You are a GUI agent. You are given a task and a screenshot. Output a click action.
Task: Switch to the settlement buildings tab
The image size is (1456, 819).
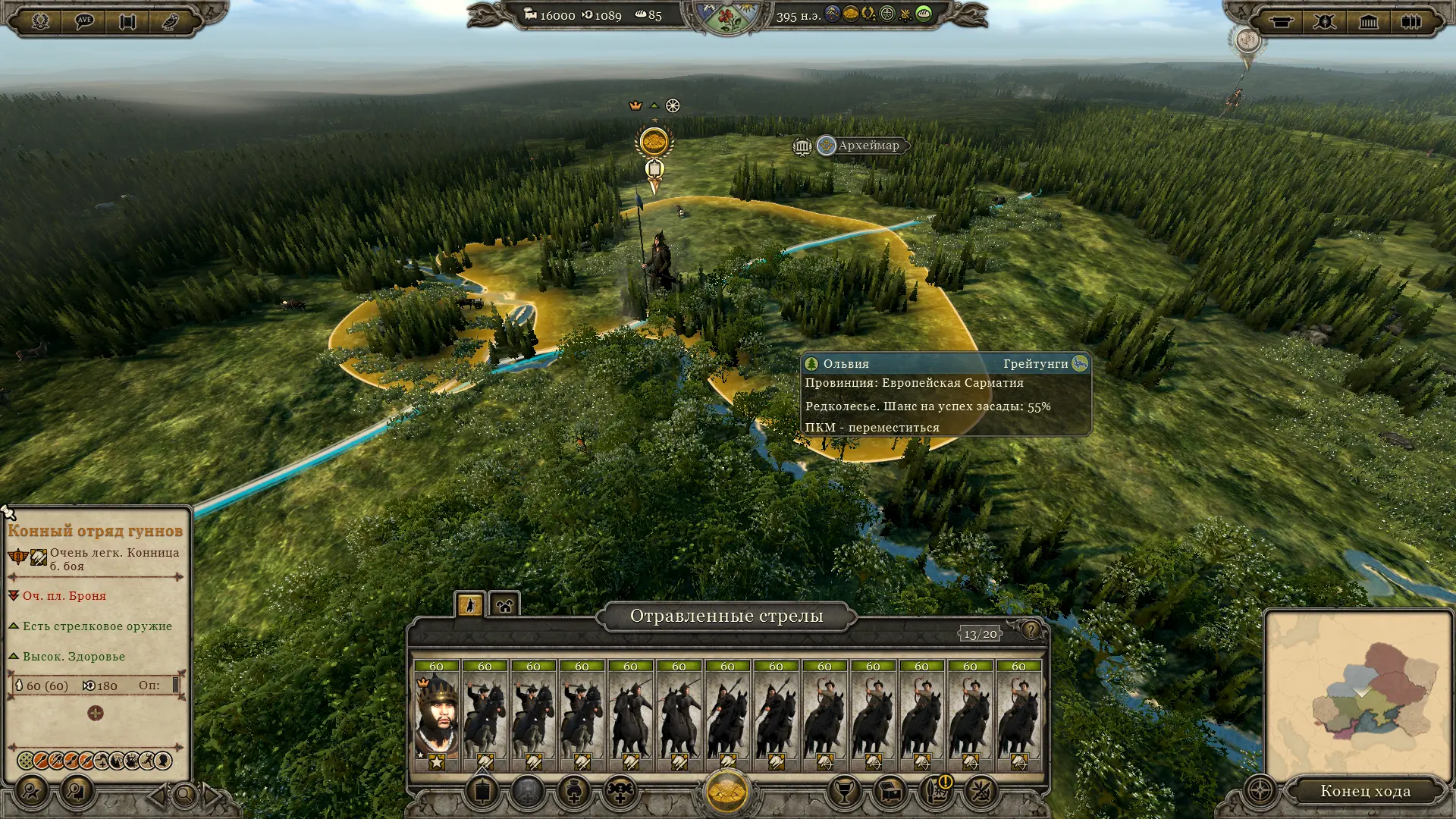point(504,604)
